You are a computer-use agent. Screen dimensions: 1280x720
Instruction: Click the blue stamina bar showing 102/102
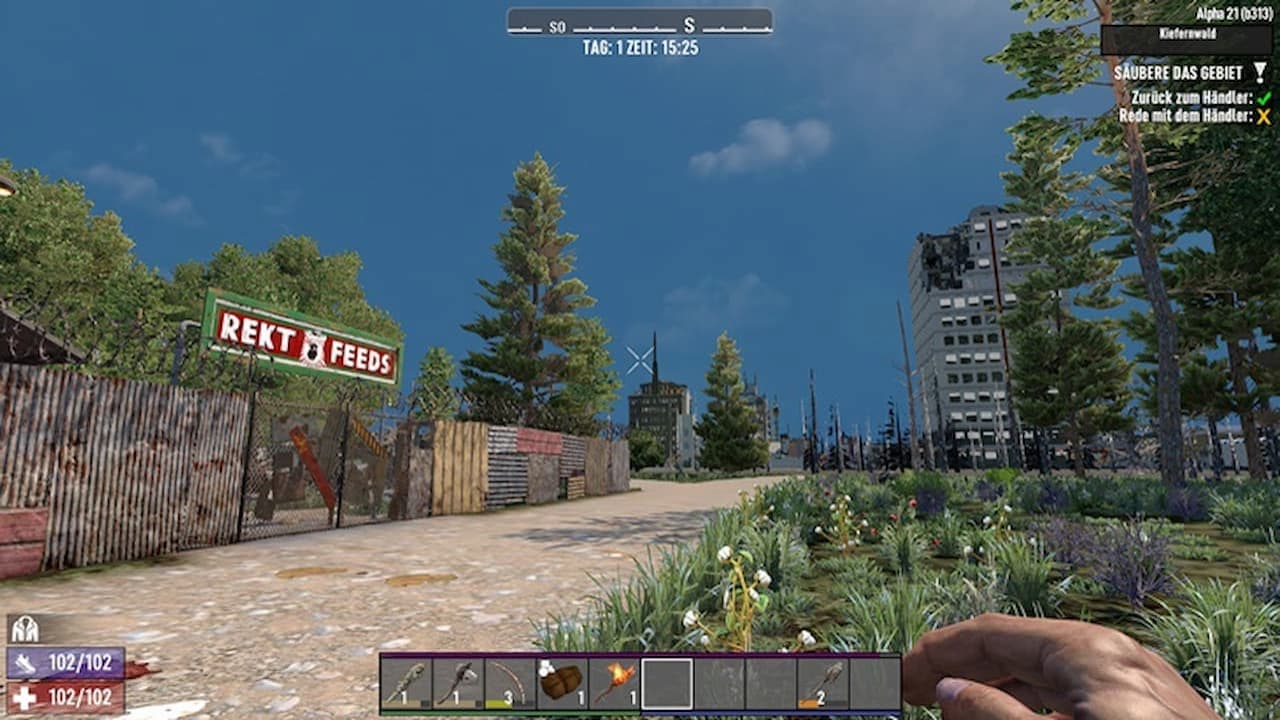65,662
